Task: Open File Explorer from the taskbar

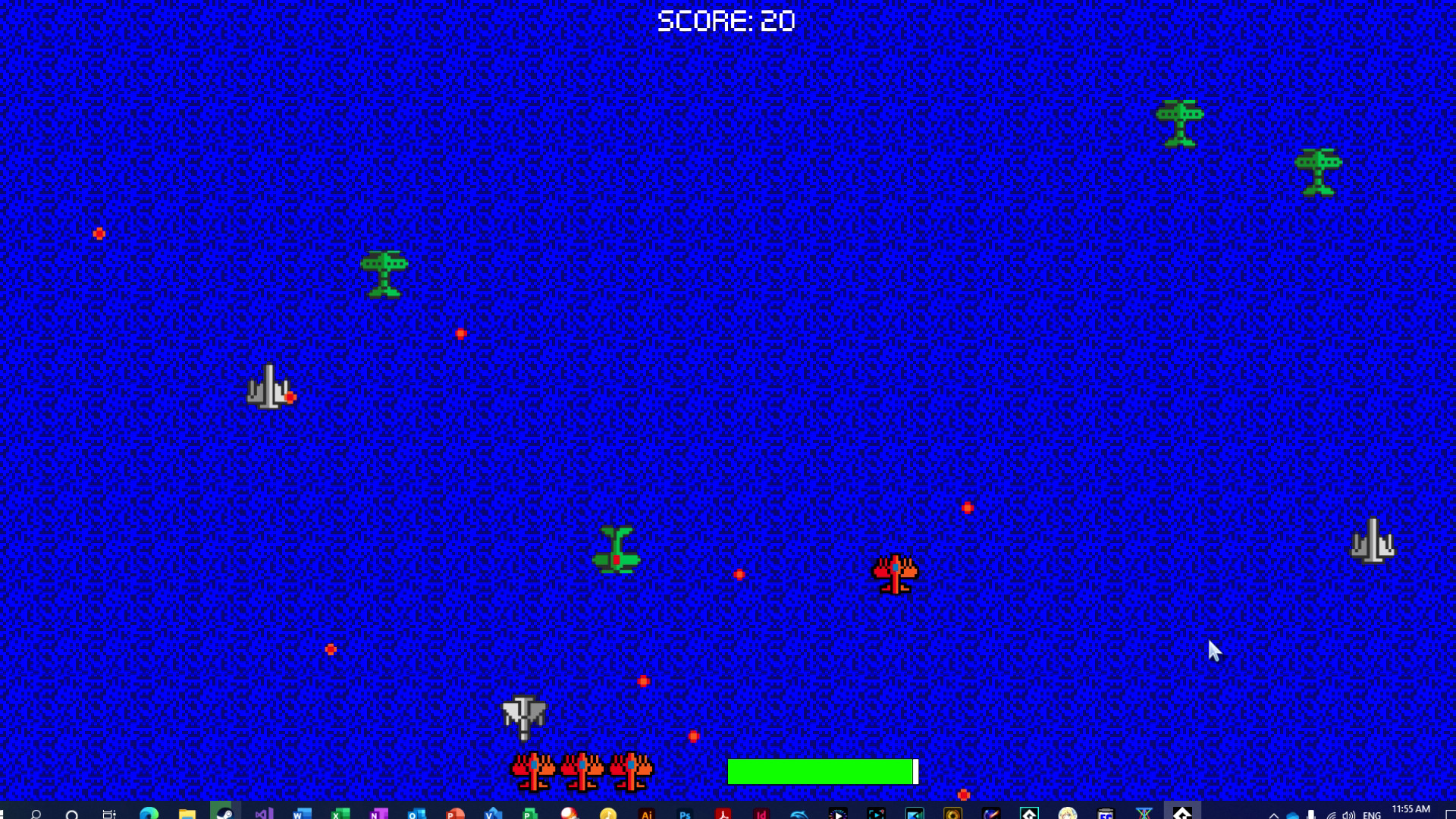Action: click(186, 811)
